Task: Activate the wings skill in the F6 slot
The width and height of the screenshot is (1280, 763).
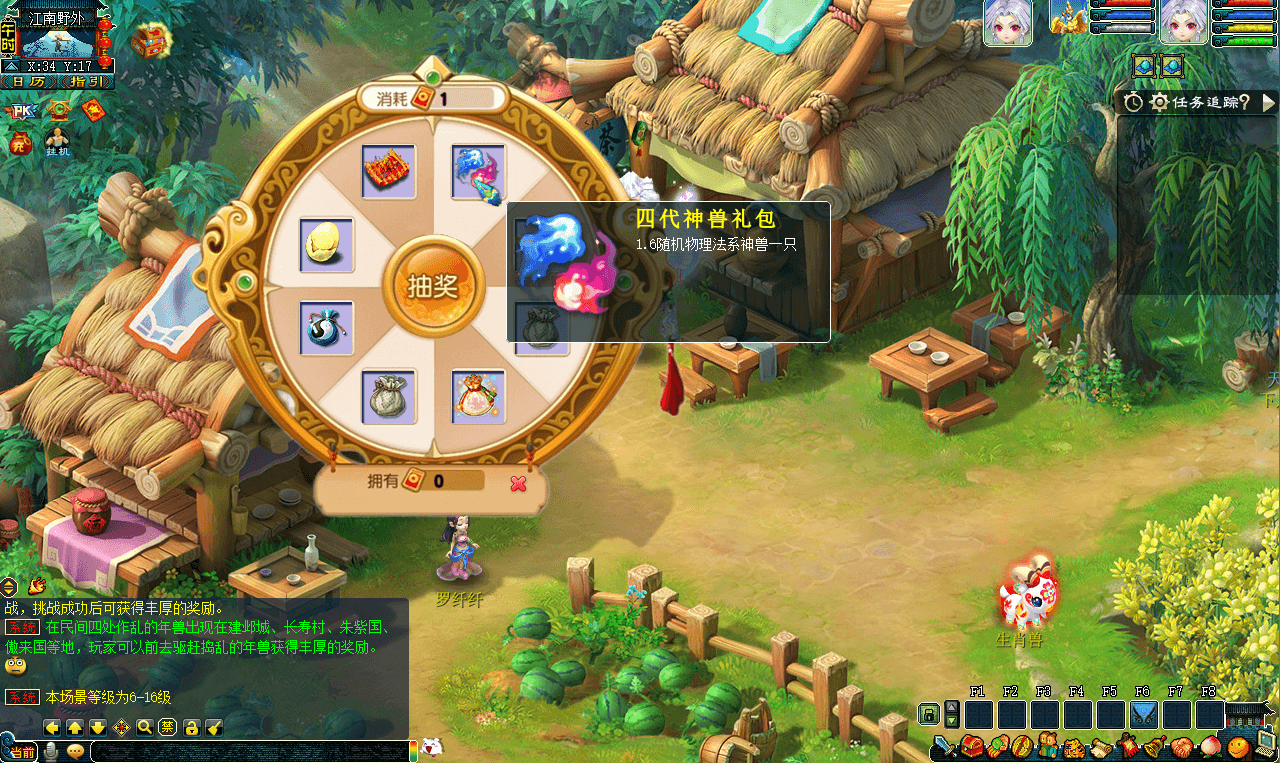Action: [1143, 715]
